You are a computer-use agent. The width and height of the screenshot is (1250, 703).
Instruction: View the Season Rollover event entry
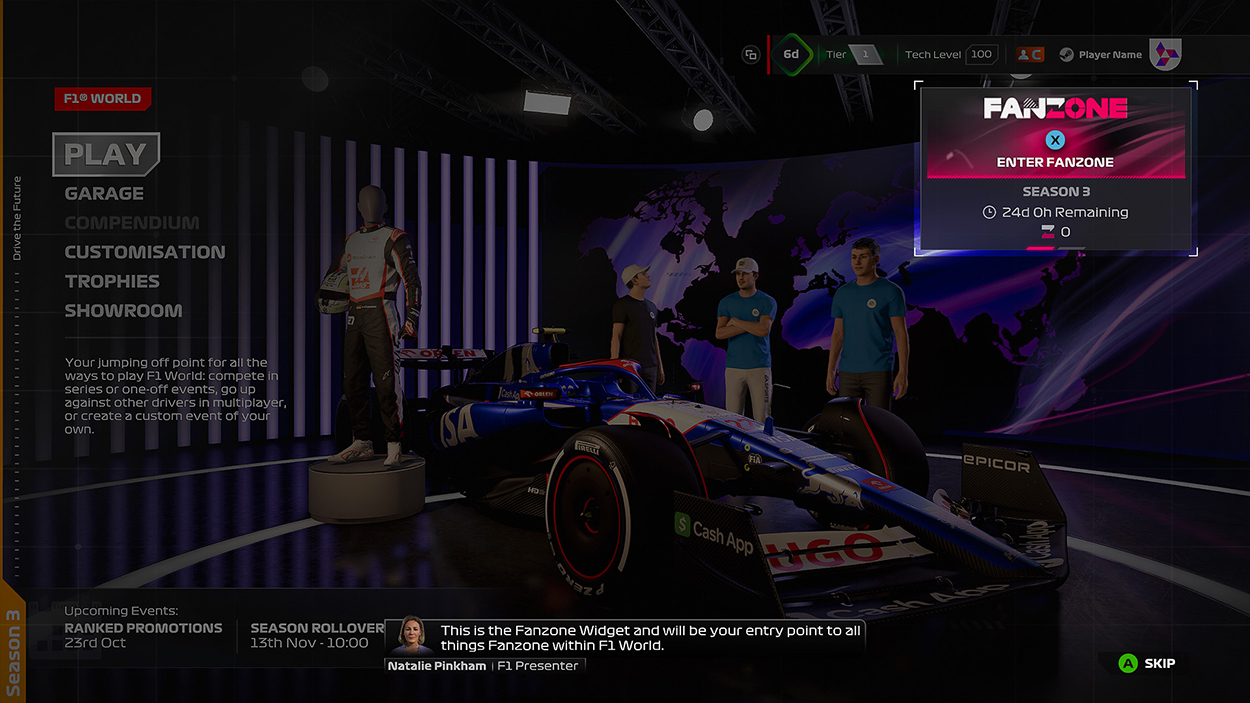tap(316, 635)
